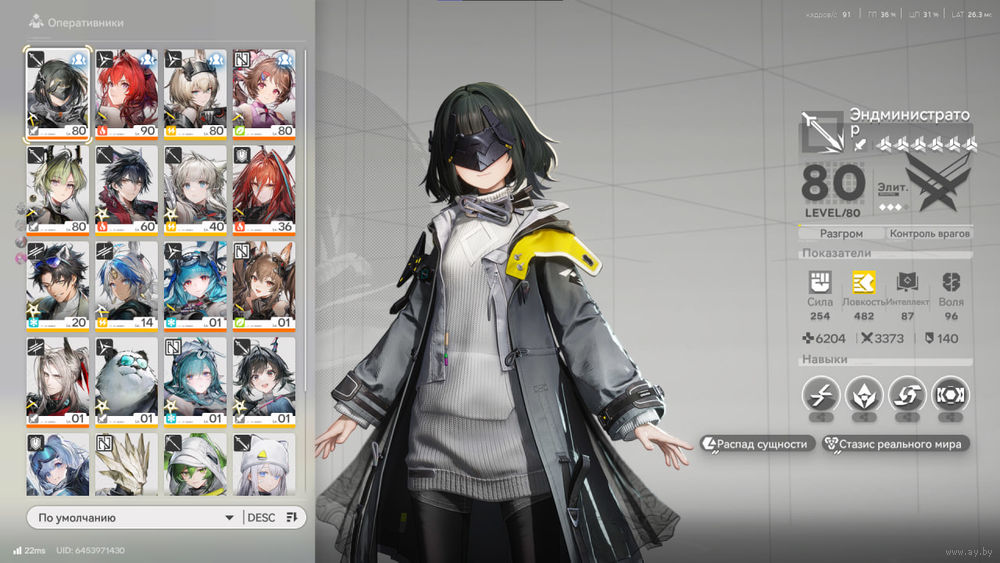Viewport: 1000px width, 563px height.
Task: Open the square-bracket fourth skill icon
Action: 950,395
